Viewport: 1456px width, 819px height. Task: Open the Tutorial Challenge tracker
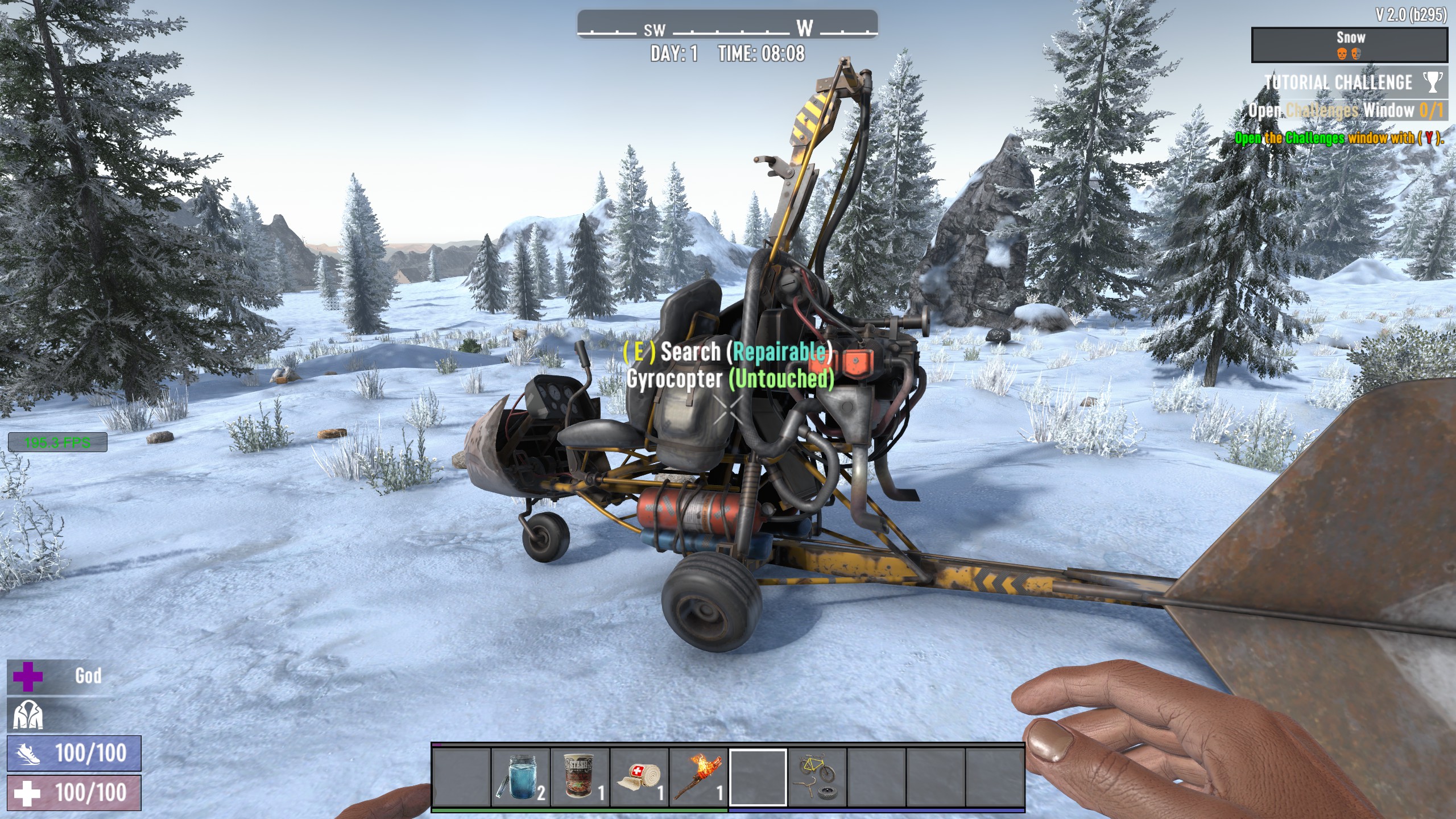point(1338,82)
